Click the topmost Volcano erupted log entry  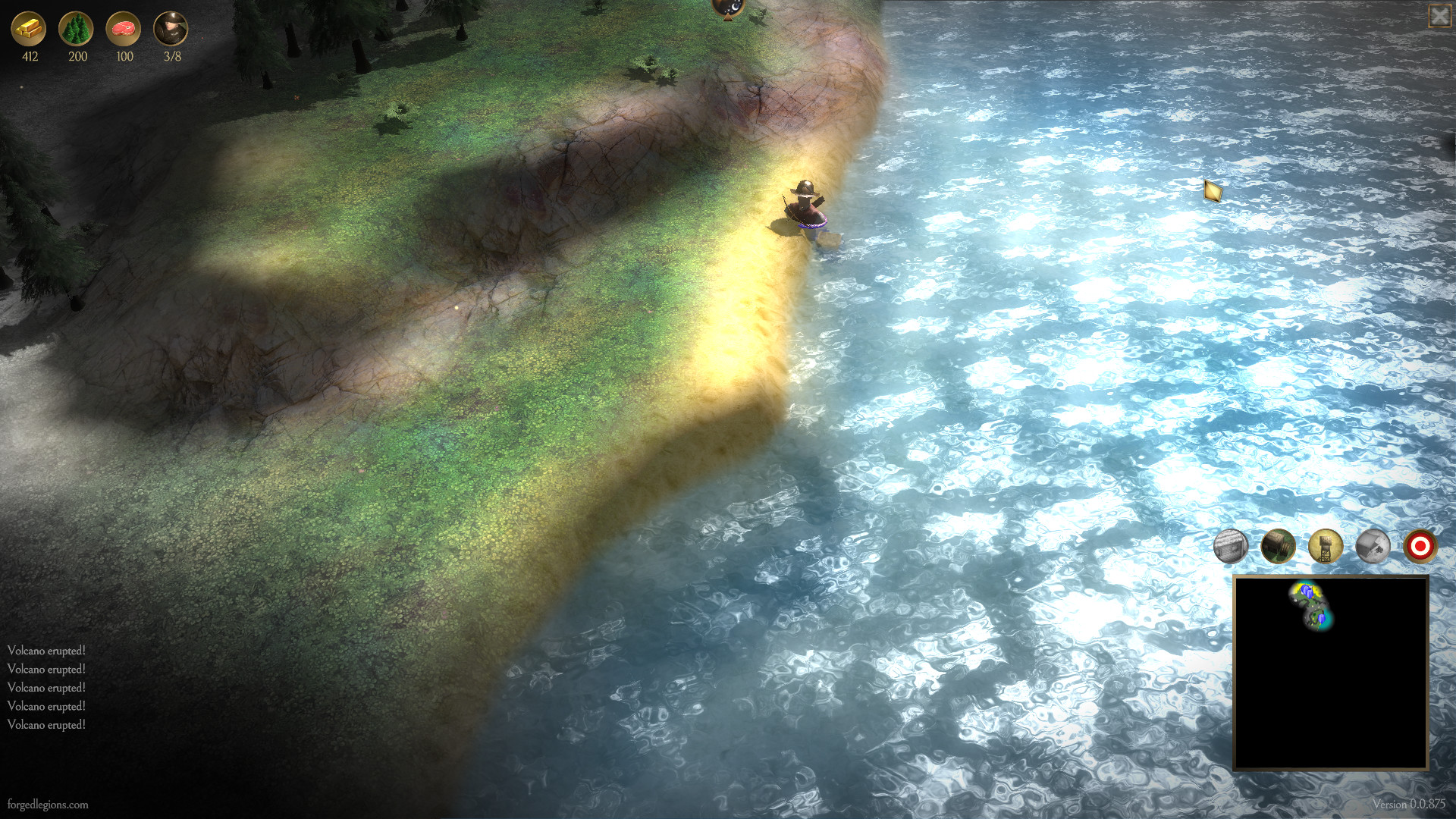[x=47, y=650]
